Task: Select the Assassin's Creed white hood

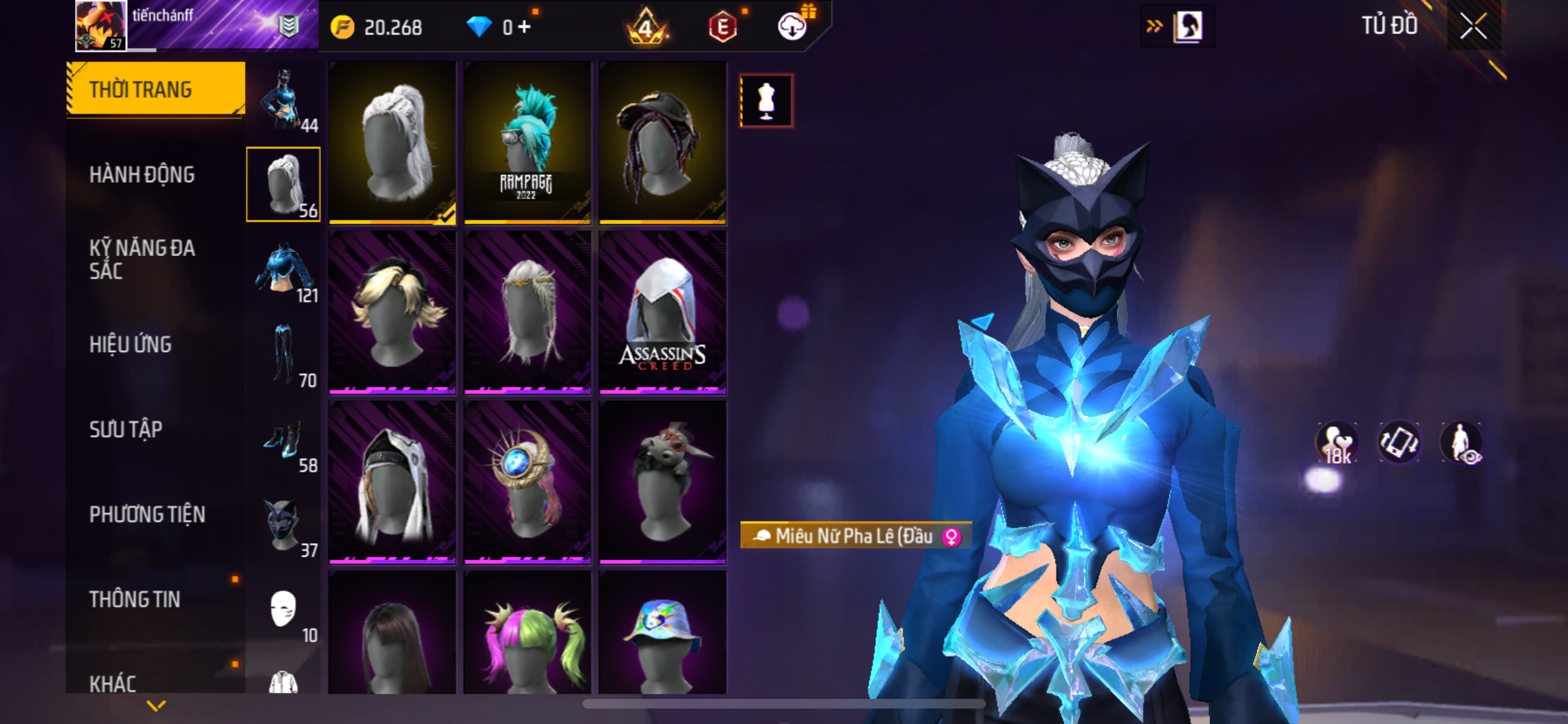Action: [x=662, y=312]
